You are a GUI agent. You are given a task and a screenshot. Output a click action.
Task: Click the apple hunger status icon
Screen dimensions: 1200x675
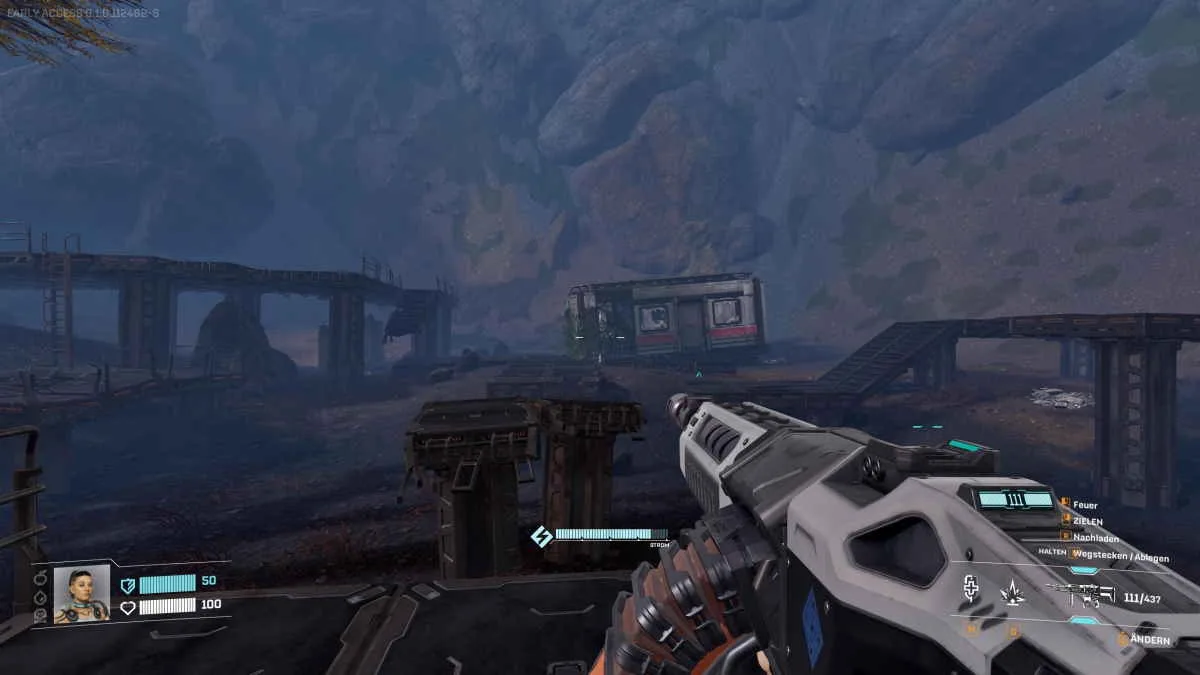[x=40, y=579]
